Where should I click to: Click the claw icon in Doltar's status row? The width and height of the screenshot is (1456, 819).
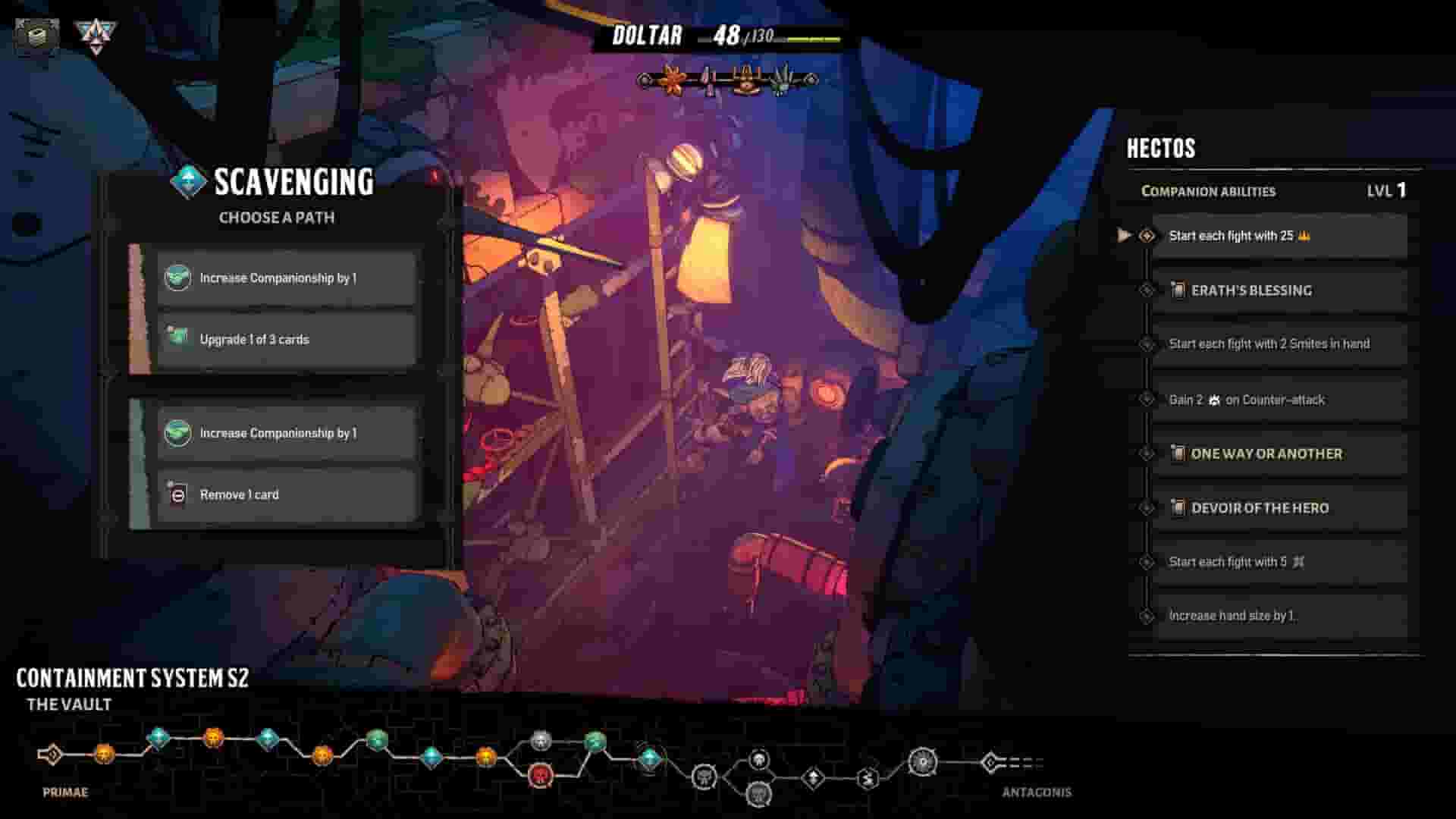[x=782, y=79]
